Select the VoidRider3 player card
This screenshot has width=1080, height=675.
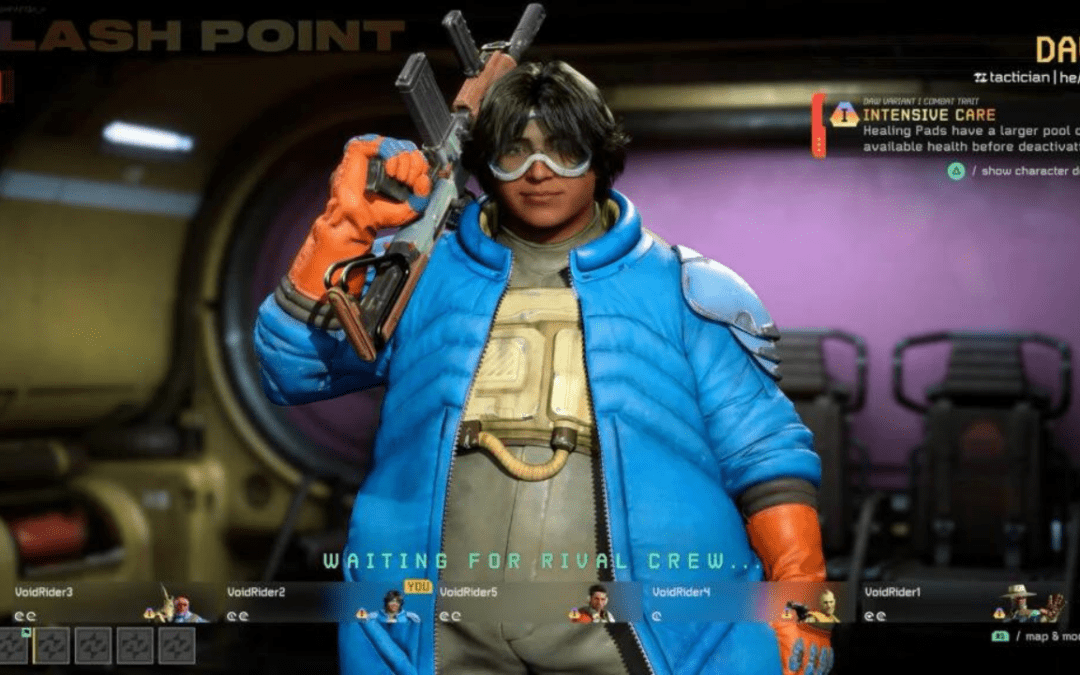pos(108,603)
